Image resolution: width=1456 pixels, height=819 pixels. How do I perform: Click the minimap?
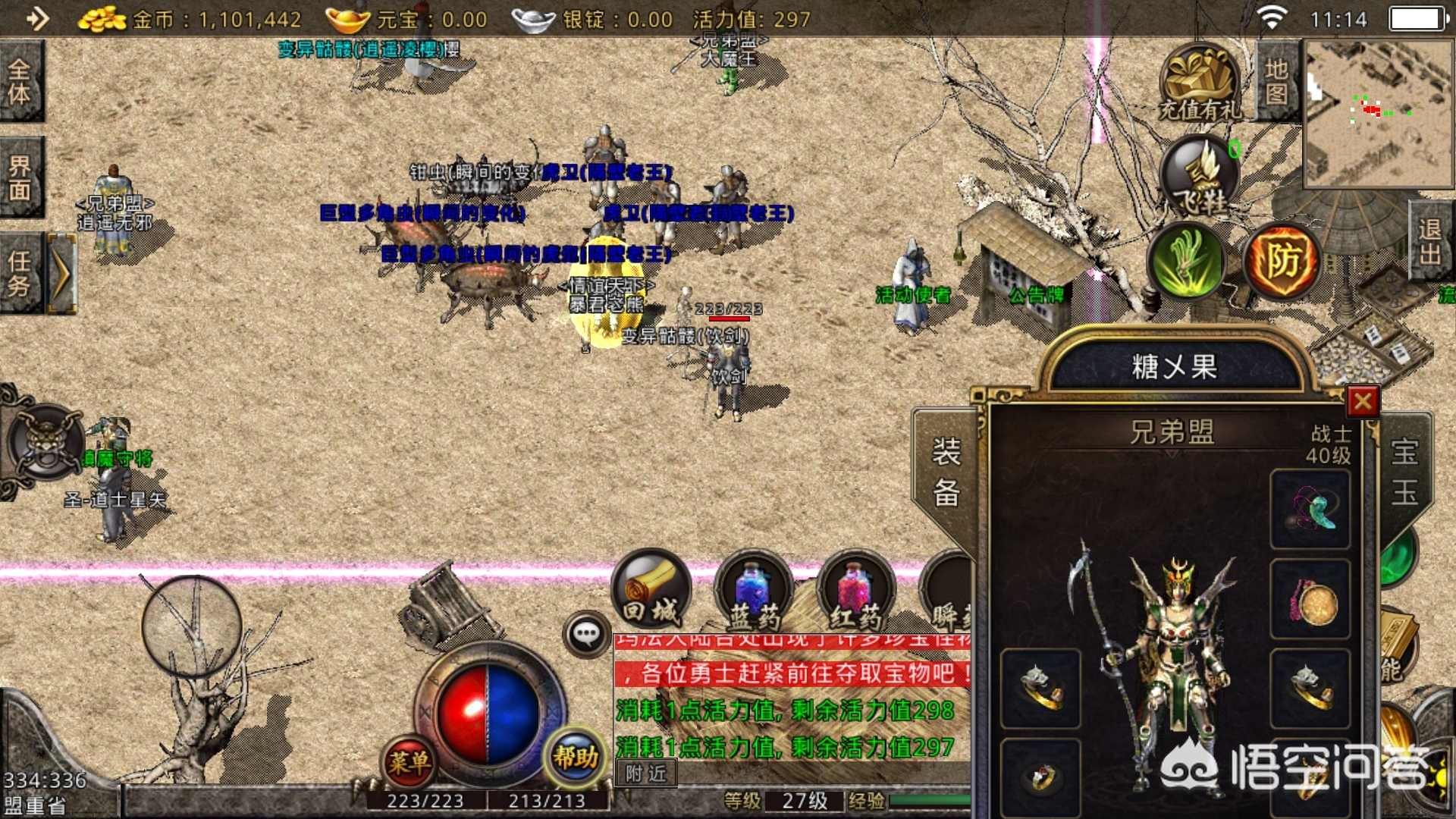coord(1379,114)
